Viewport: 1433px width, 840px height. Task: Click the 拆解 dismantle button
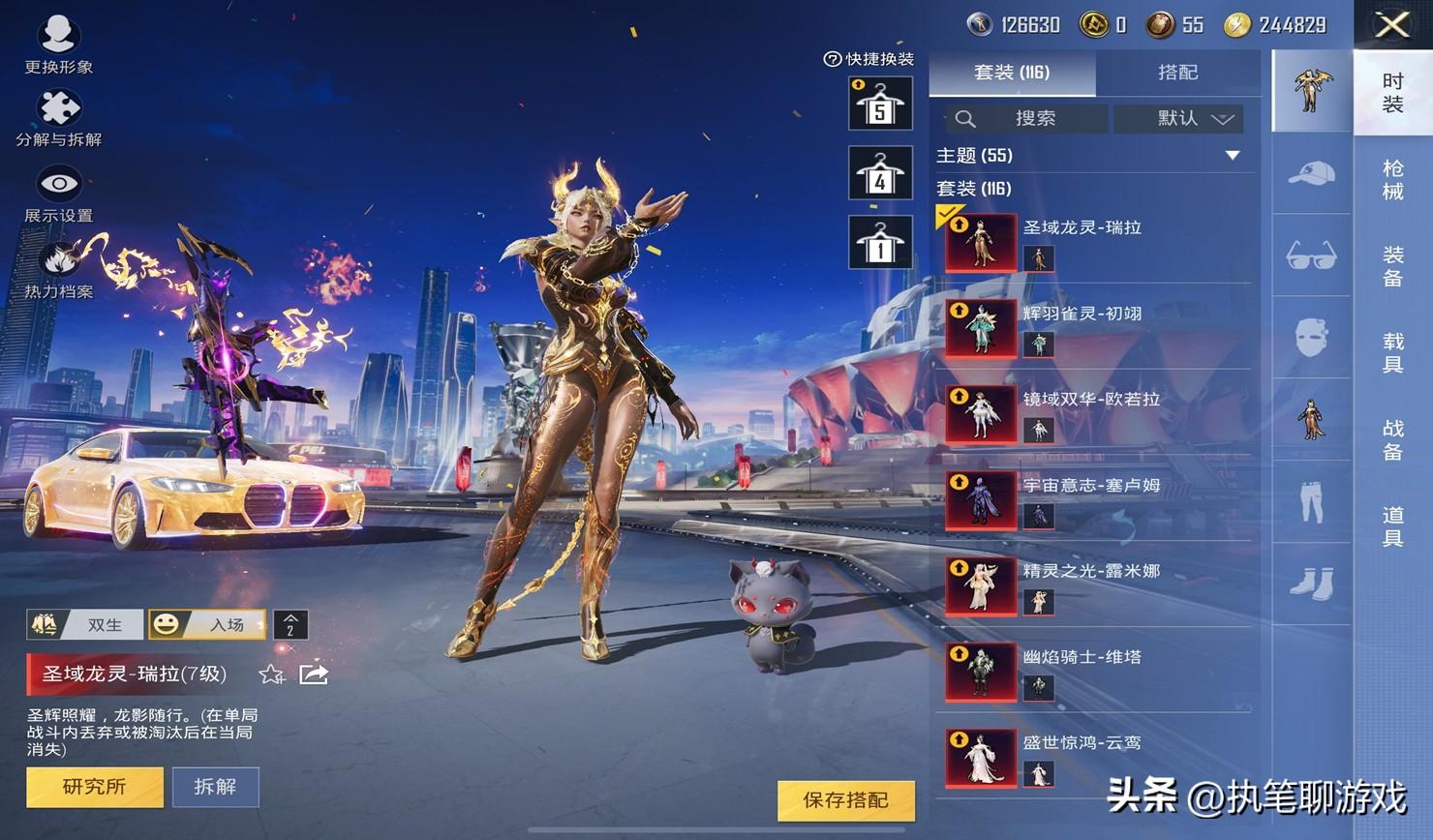coord(215,787)
